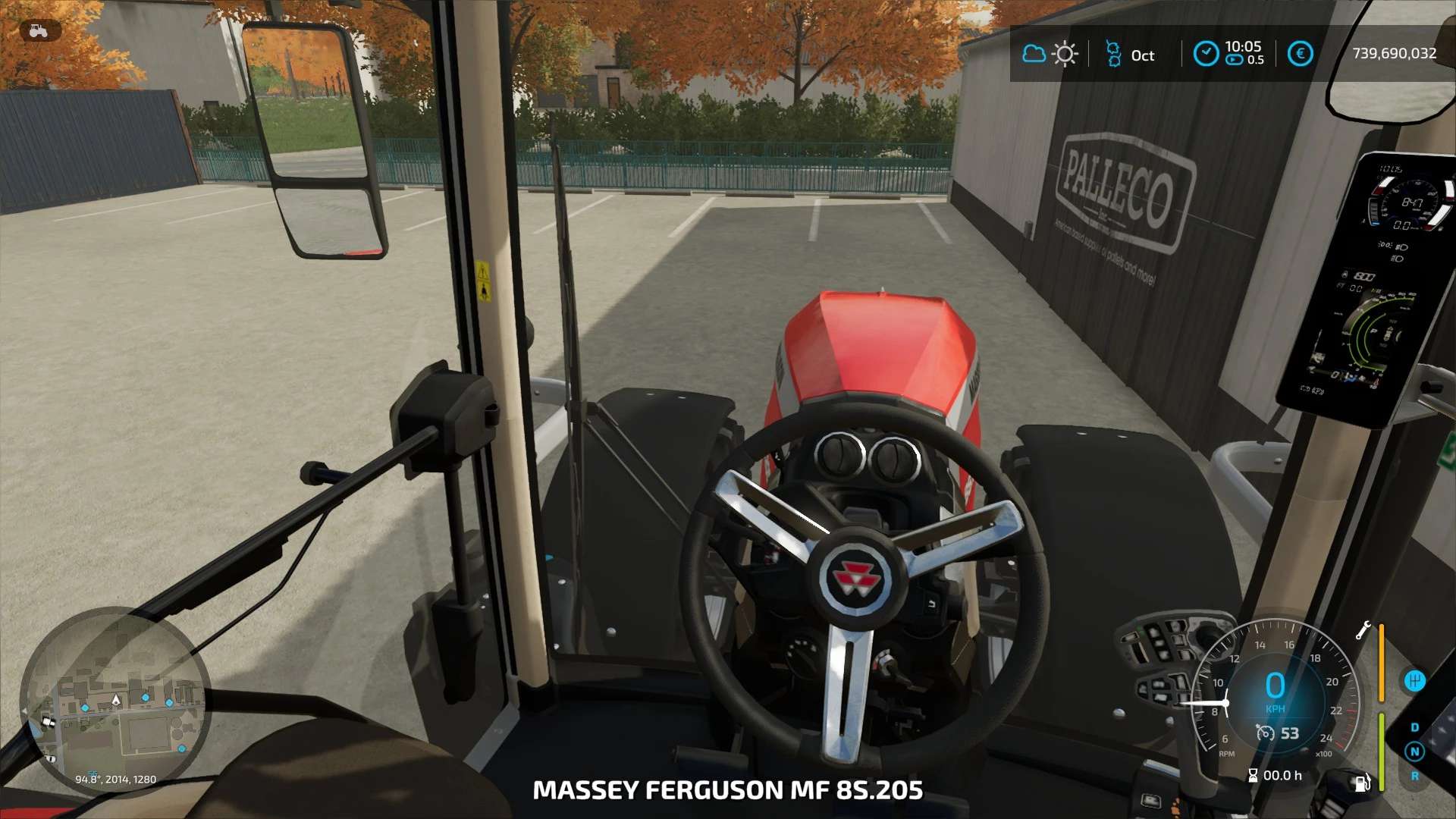Select the cloud and sun weather icon

pos(1050,54)
